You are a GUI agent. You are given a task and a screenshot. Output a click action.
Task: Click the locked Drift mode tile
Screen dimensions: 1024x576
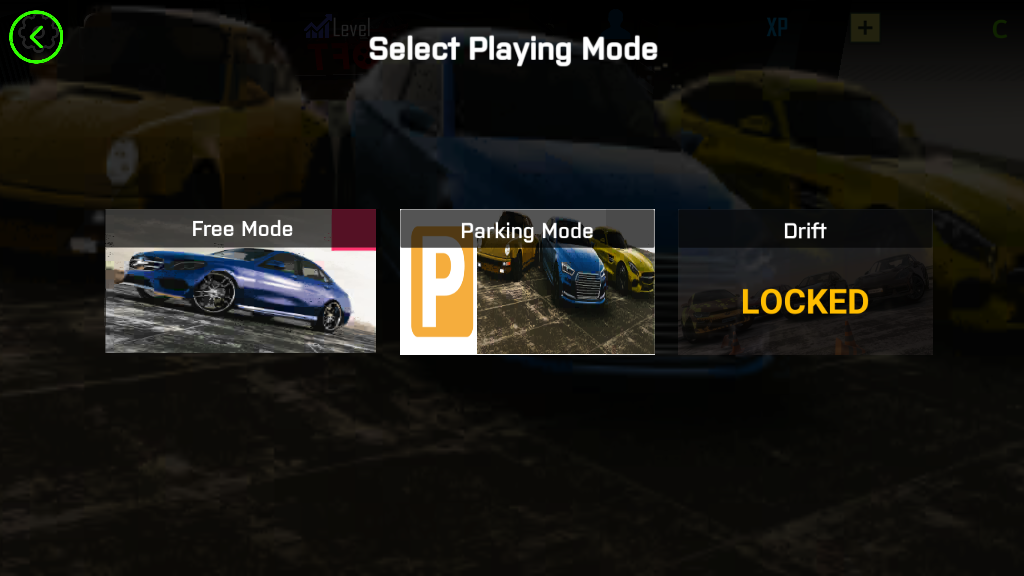tap(805, 282)
